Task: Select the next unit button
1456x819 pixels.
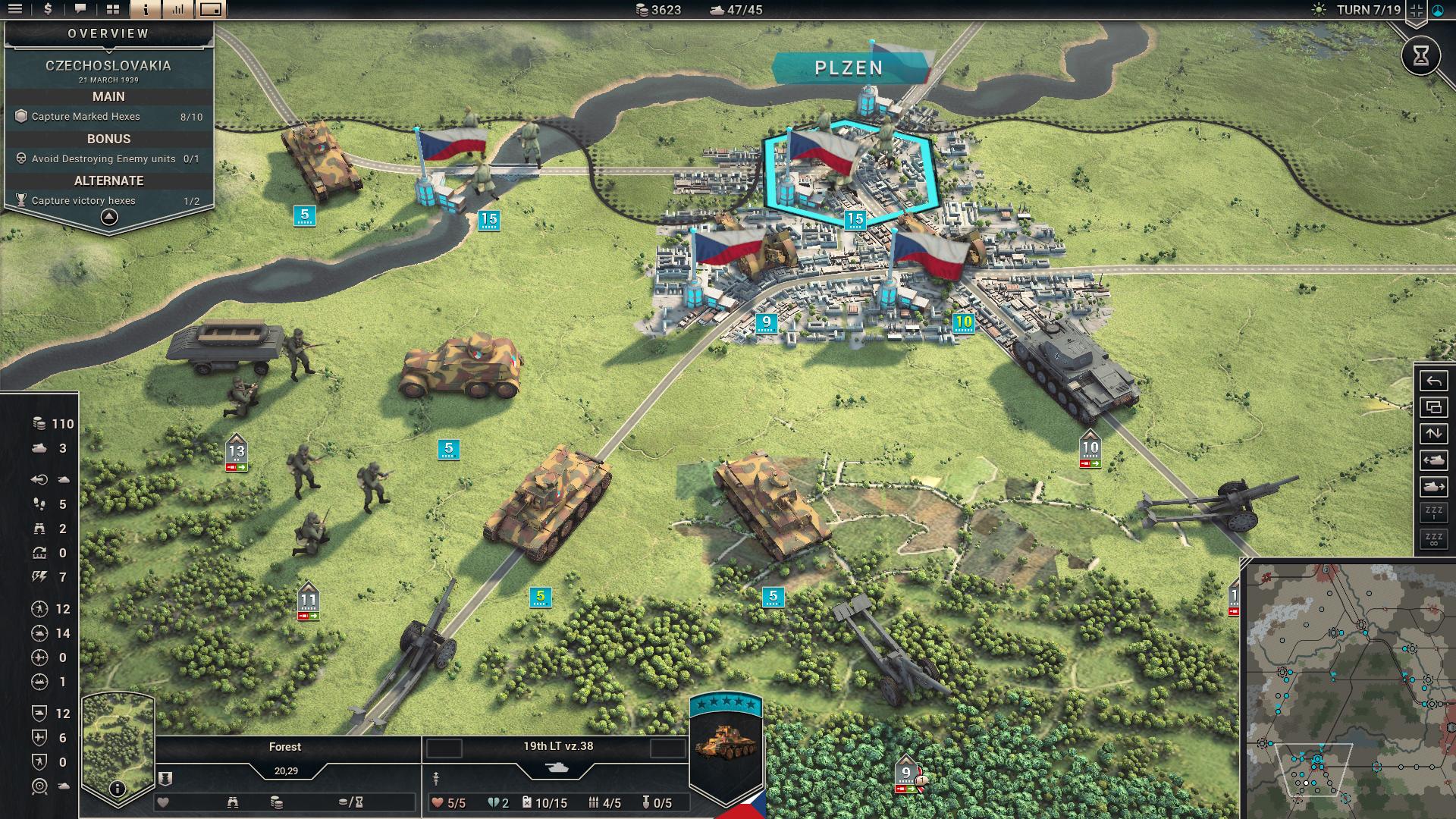Action: tap(1433, 486)
